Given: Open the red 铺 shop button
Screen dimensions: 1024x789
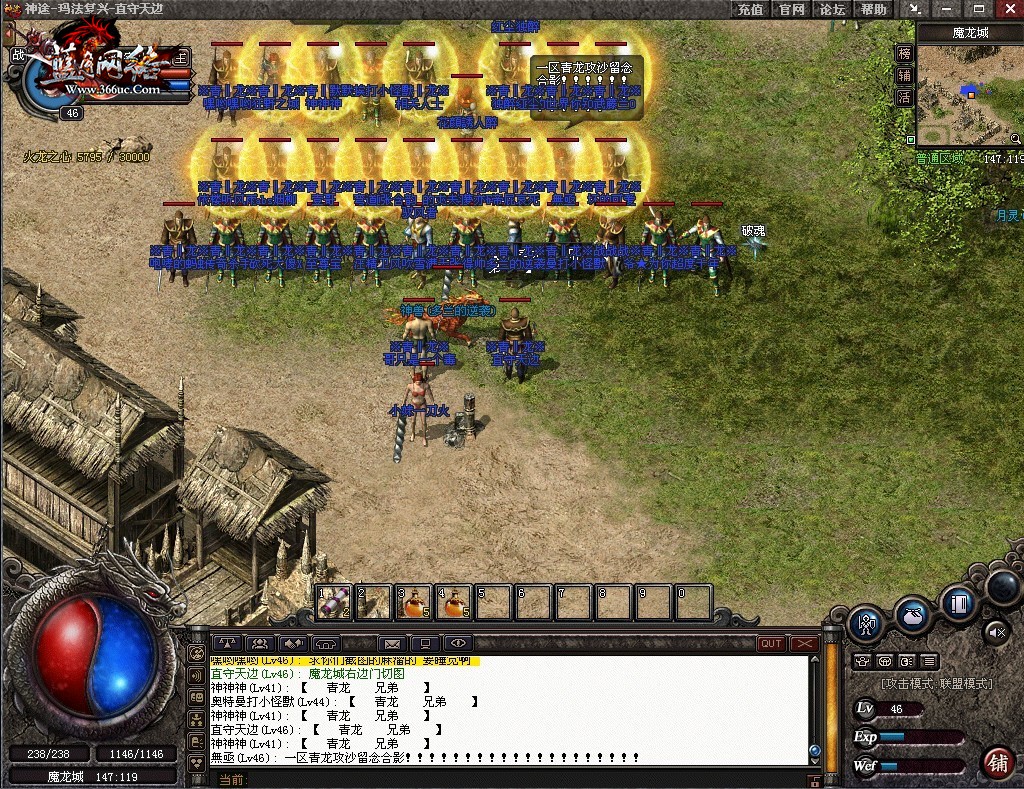Looking at the screenshot, I should pos(997,763).
